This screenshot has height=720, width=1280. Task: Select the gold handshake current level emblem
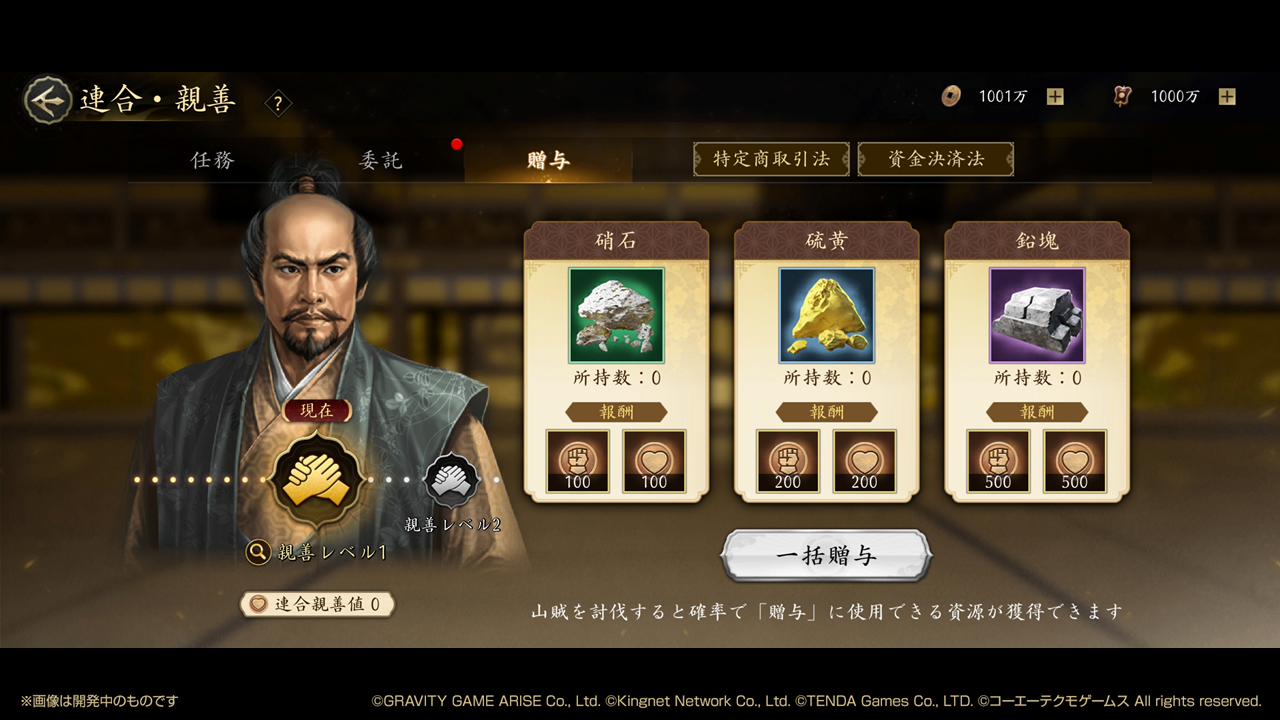[x=316, y=479]
